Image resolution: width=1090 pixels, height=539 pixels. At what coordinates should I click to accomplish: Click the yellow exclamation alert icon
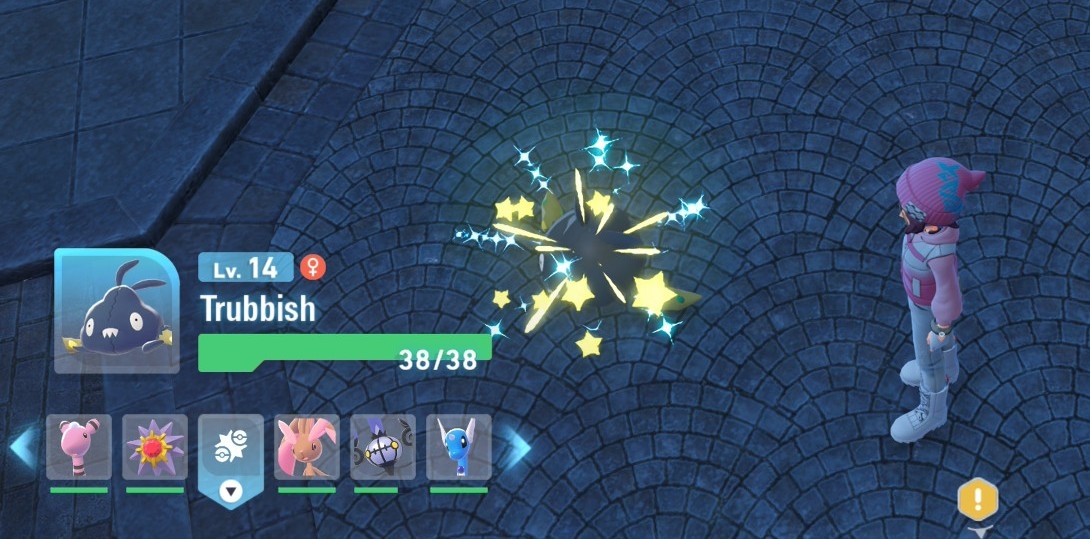[x=978, y=497]
